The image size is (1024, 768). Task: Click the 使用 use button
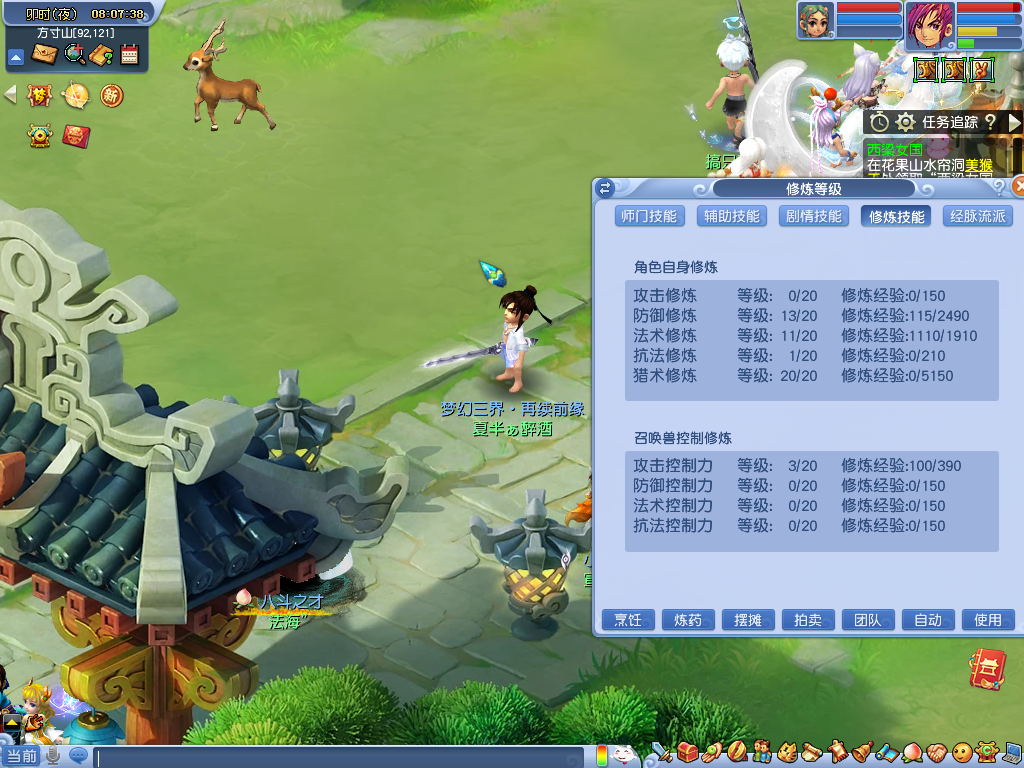point(987,620)
